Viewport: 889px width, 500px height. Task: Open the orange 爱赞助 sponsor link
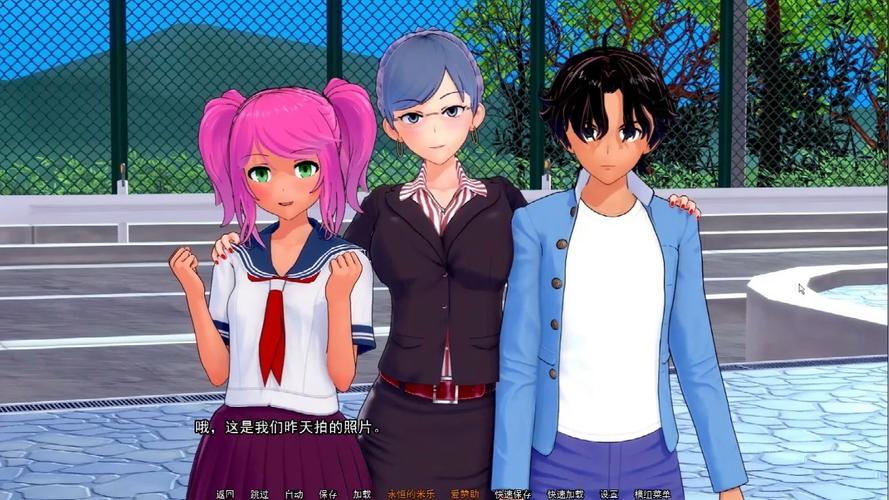tap(464, 494)
